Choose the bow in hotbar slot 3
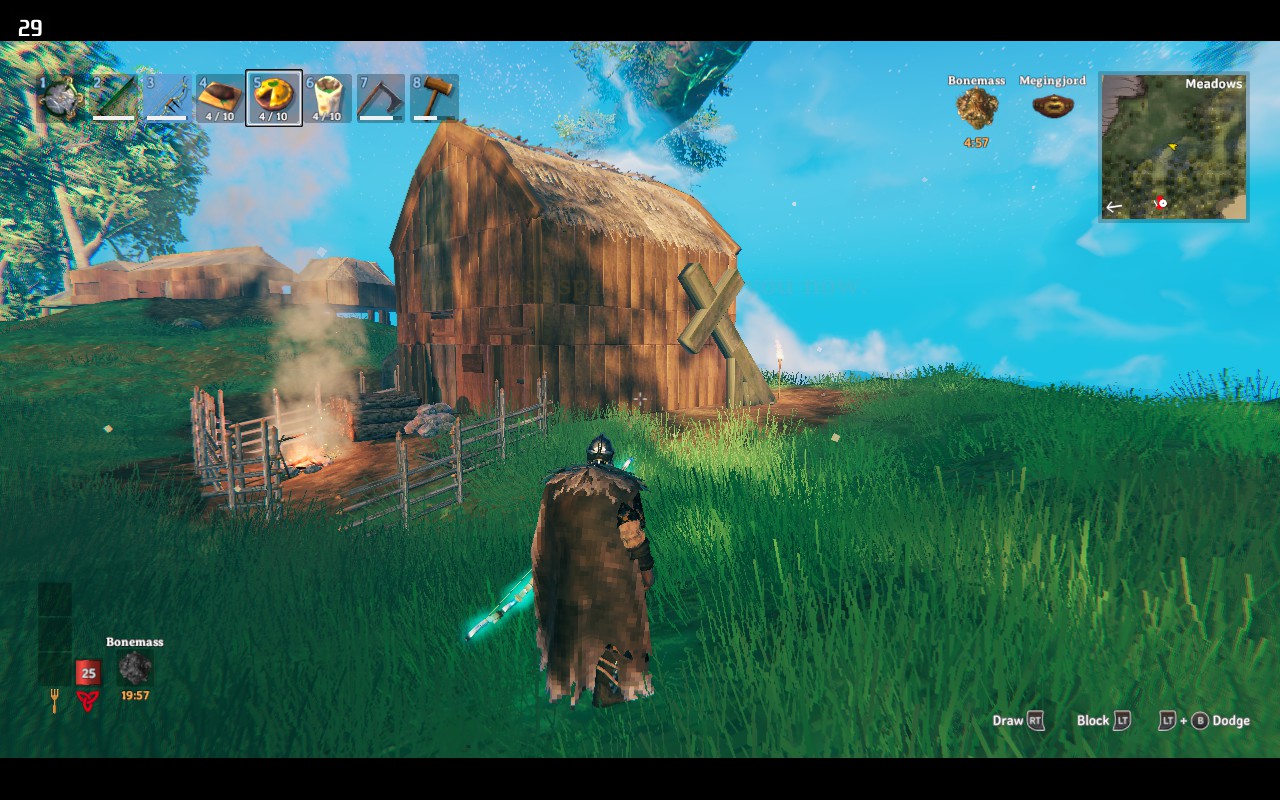The width and height of the screenshot is (1280, 800). tap(166, 98)
